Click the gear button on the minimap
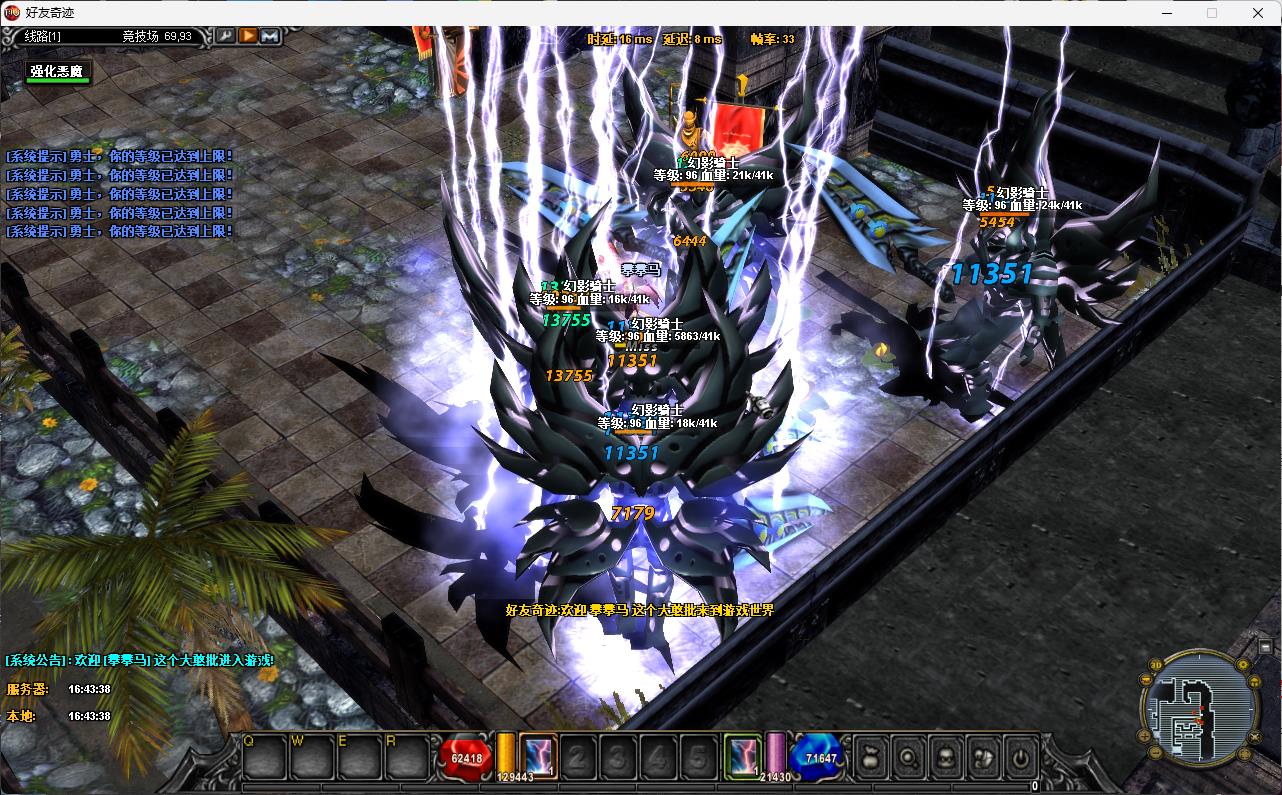This screenshot has width=1282, height=795. pos(1244,664)
